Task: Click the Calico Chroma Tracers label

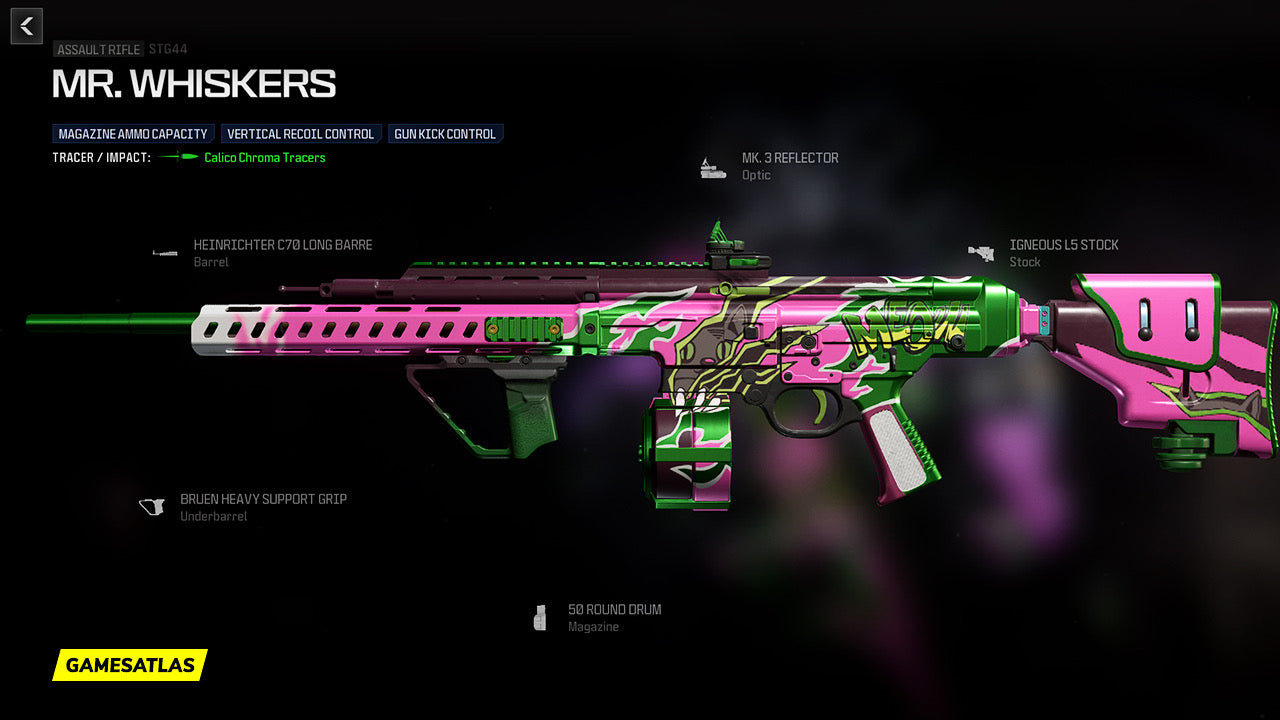Action: coord(265,158)
